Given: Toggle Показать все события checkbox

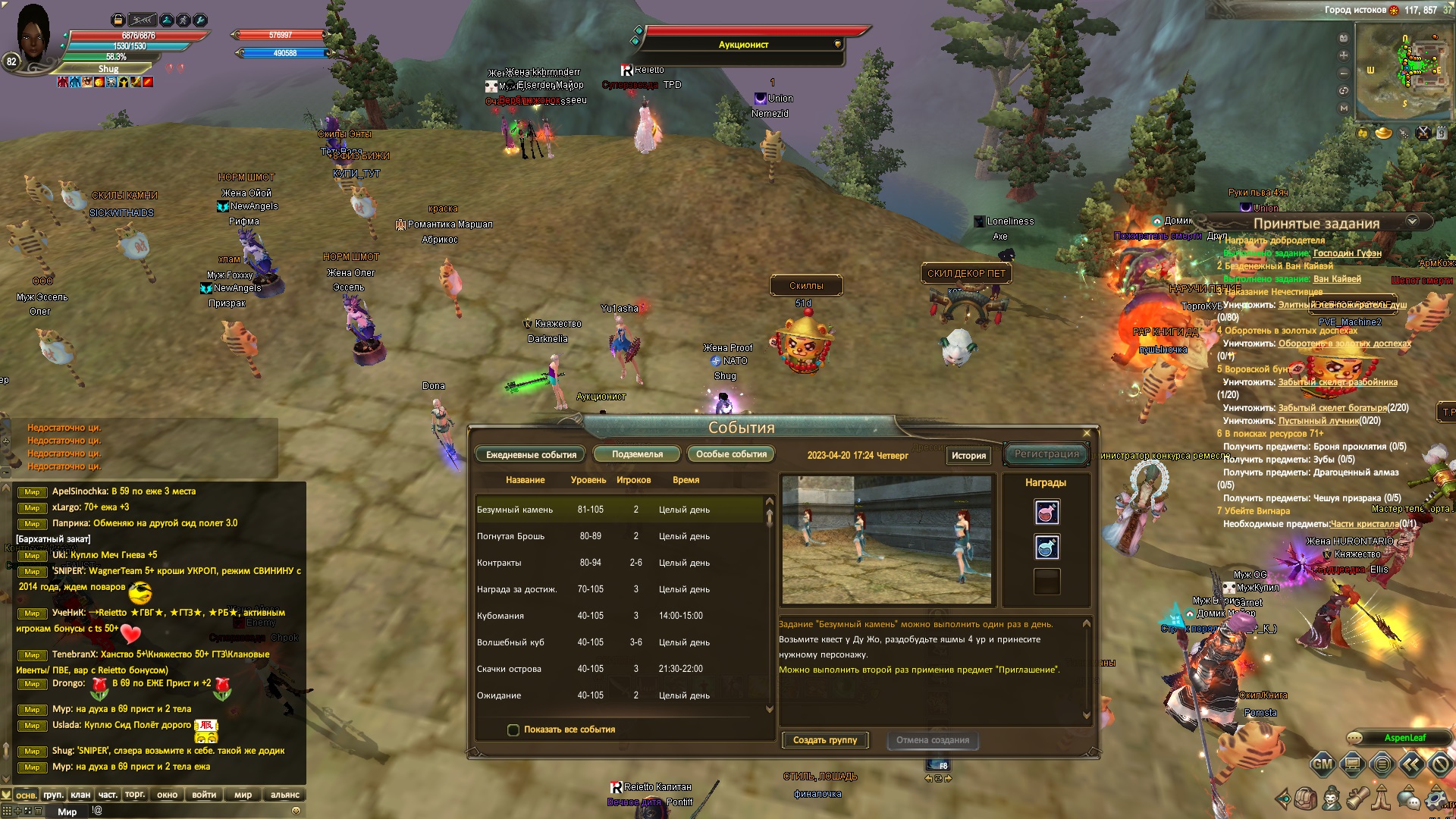Looking at the screenshot, I should pyautogui.click(x=513, y=730).
